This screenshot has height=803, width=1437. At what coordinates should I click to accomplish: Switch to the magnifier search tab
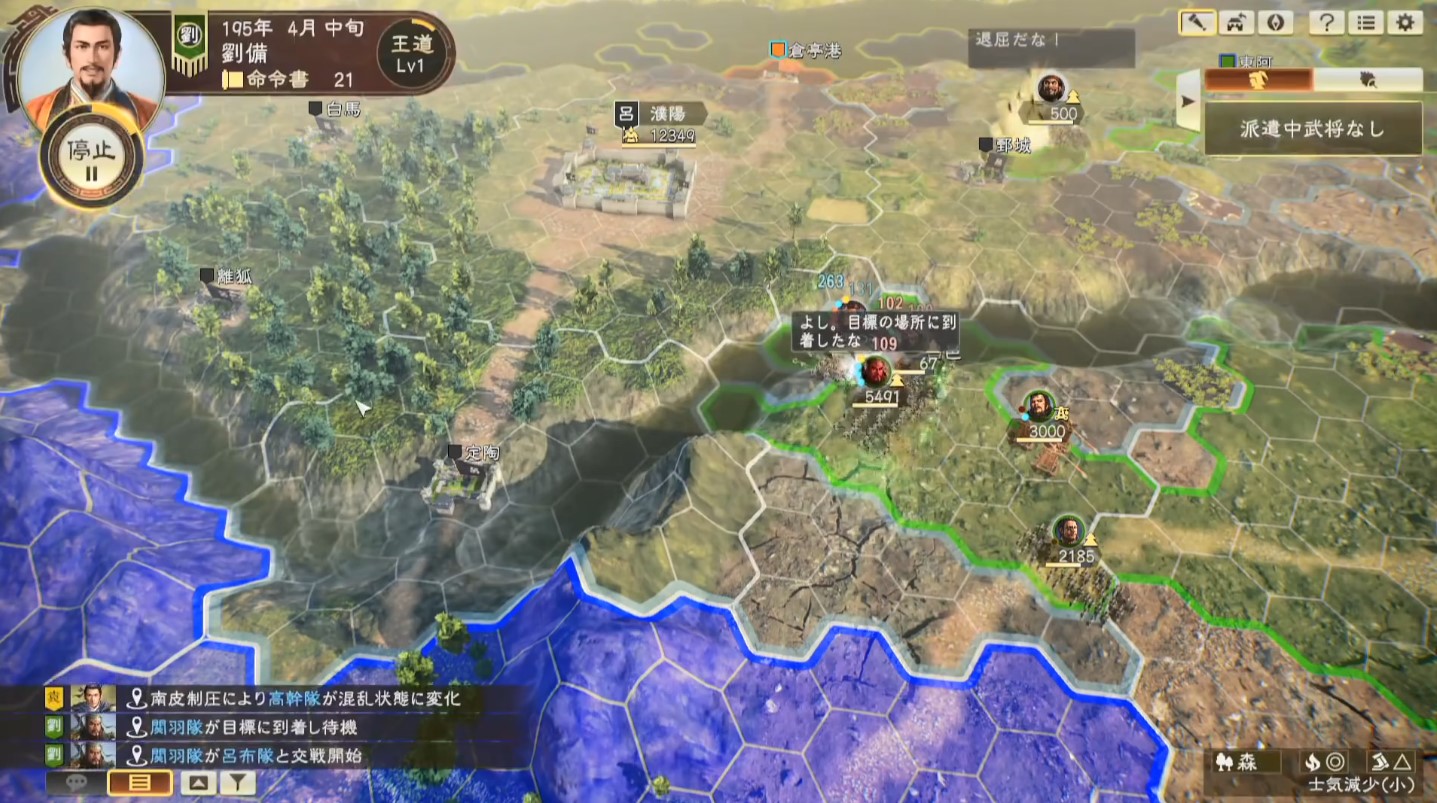tap(1367, 80)
